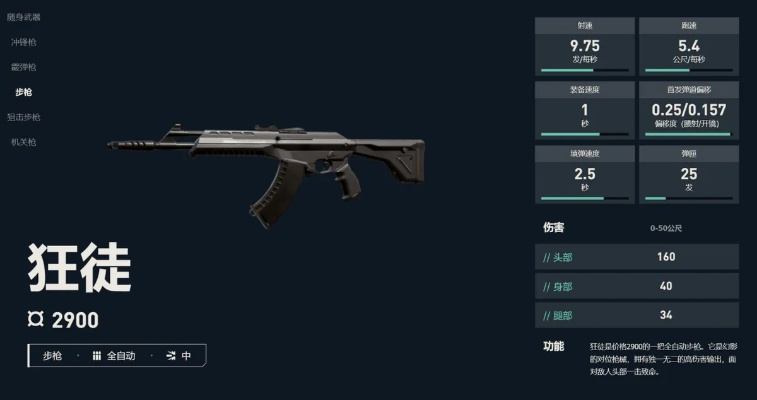Select the 霰弹枪 weapon category
Image resolution: width=757 pixels, height=400 pixels.
24,67
